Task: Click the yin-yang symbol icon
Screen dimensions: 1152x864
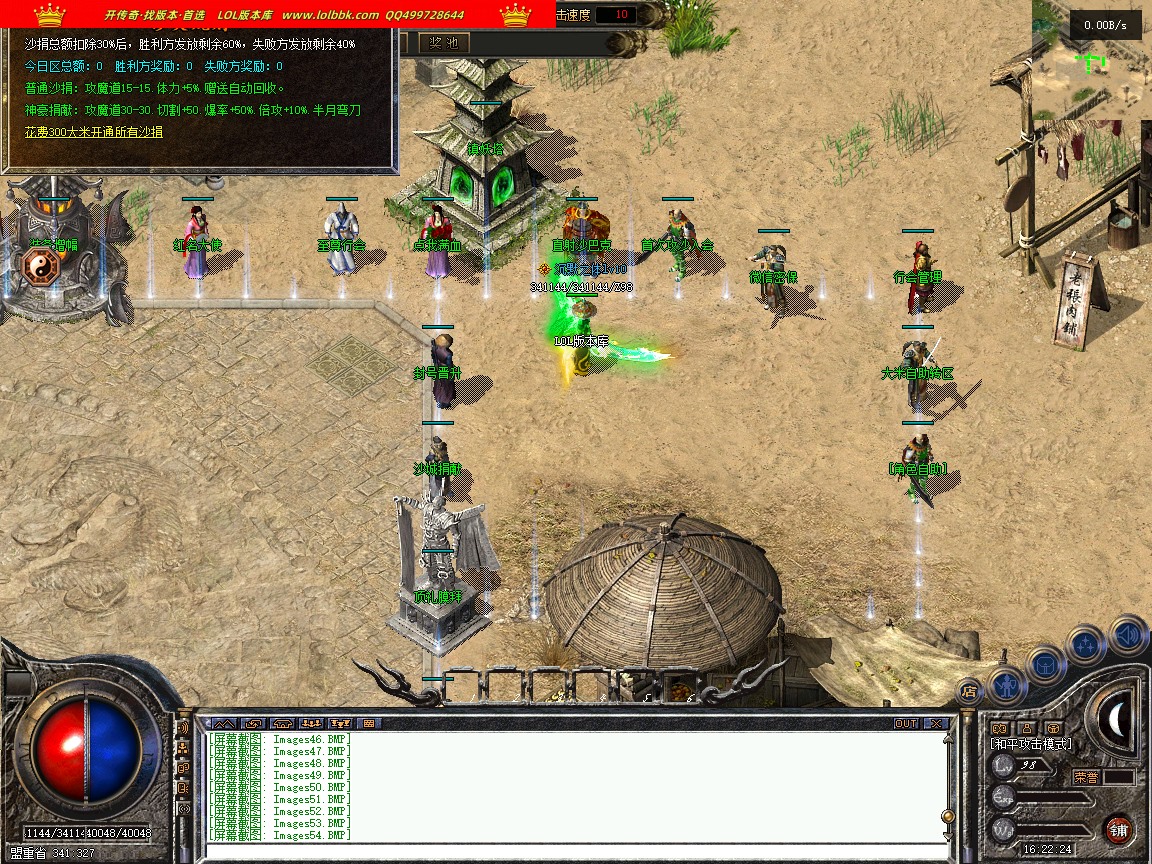Action: (41, 267)
